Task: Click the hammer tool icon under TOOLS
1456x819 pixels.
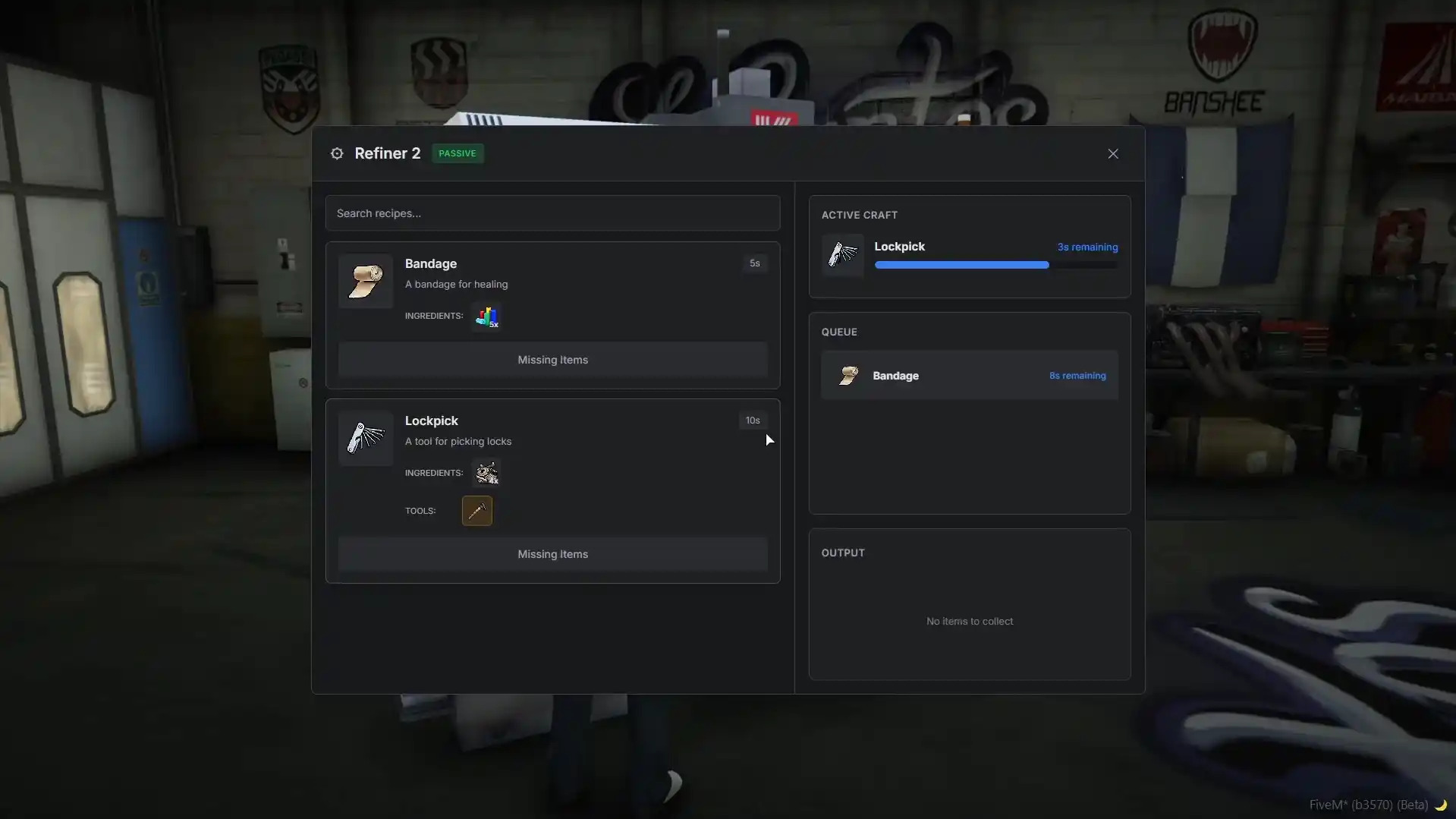Action: coord(476,510)
